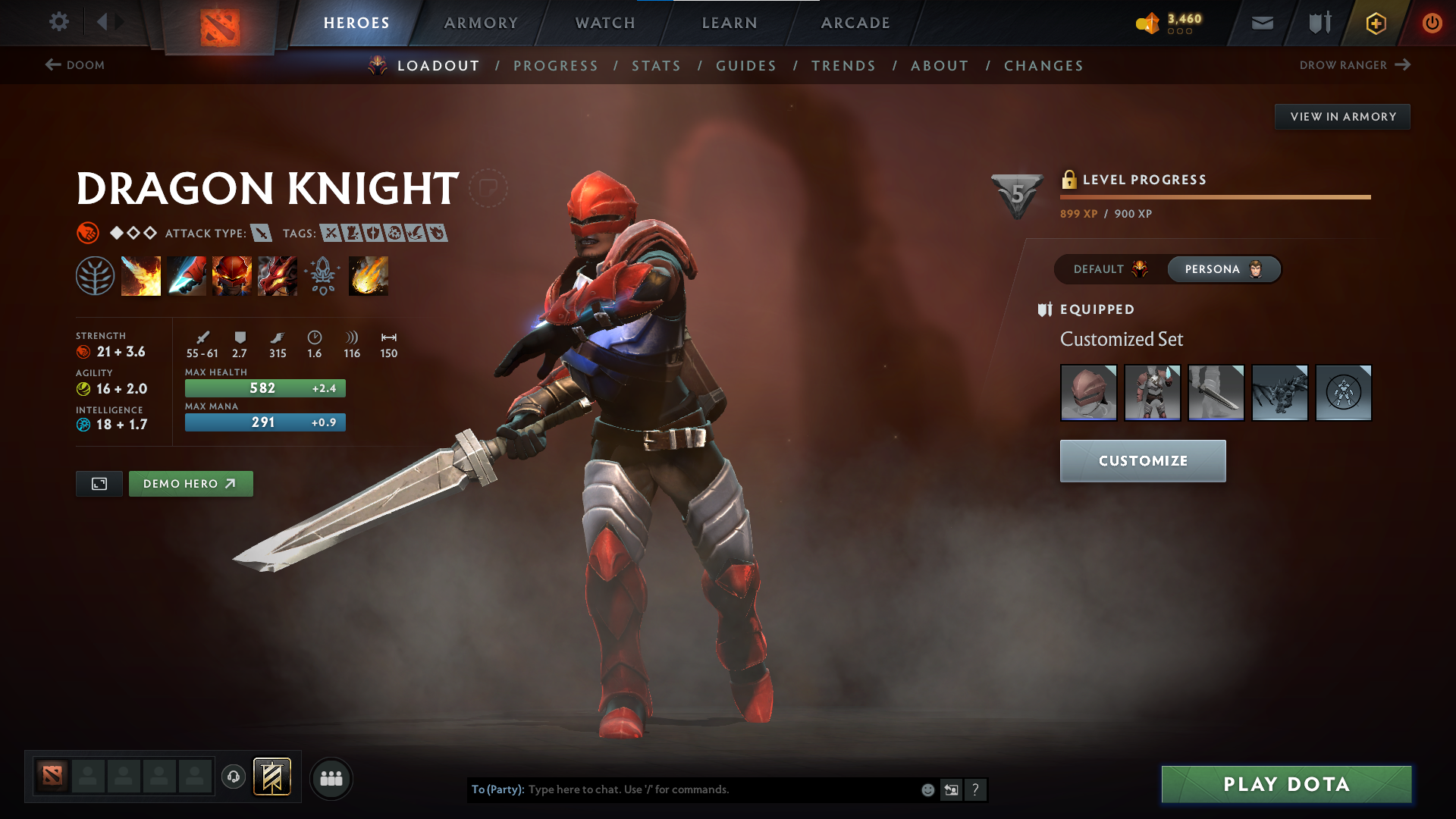Switch to the Persona appearance
Screen dimensions: 1456x819
tap(1223, 269)
